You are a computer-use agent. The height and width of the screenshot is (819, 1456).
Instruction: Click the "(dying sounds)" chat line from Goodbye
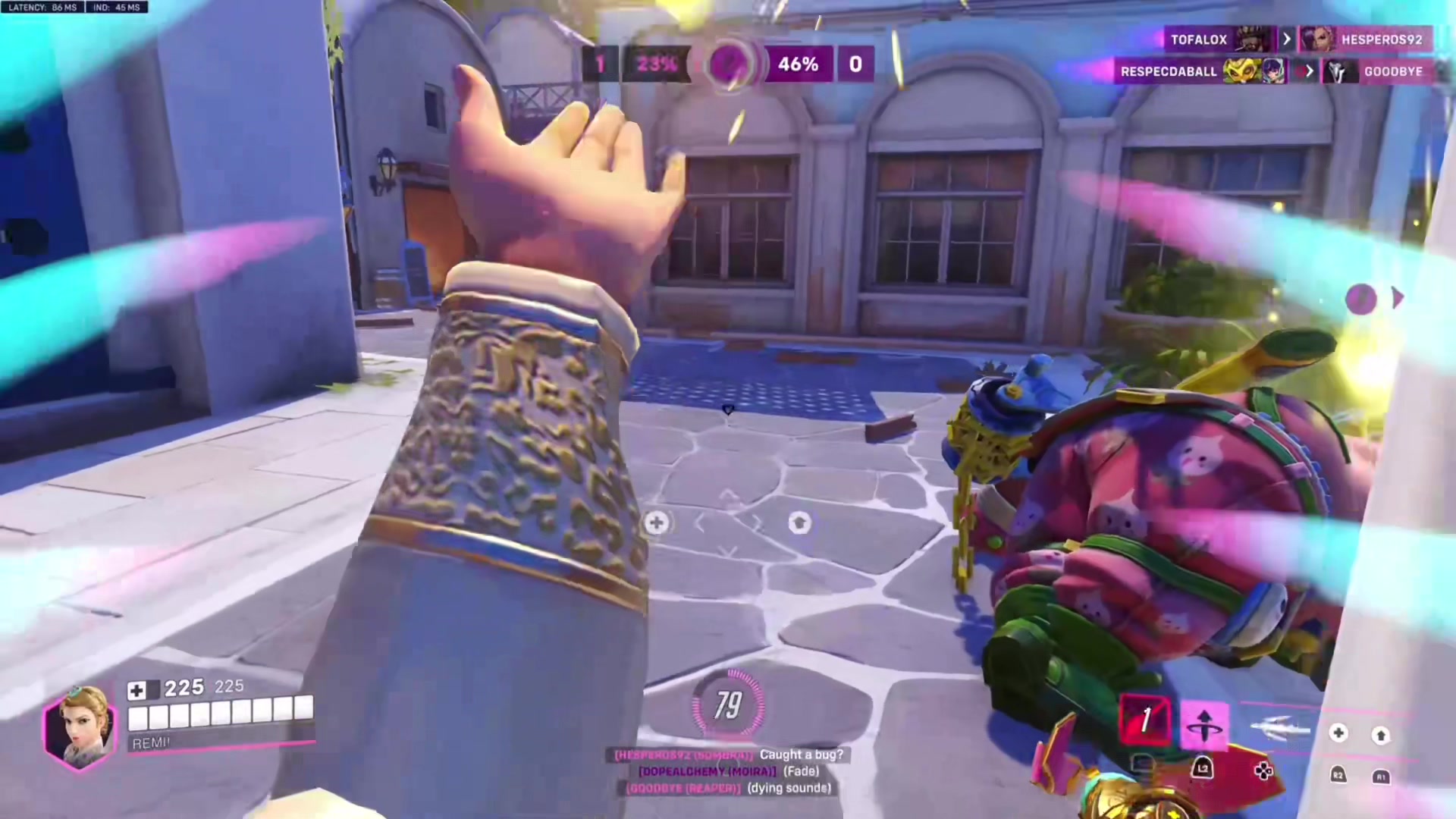point(789,788)
